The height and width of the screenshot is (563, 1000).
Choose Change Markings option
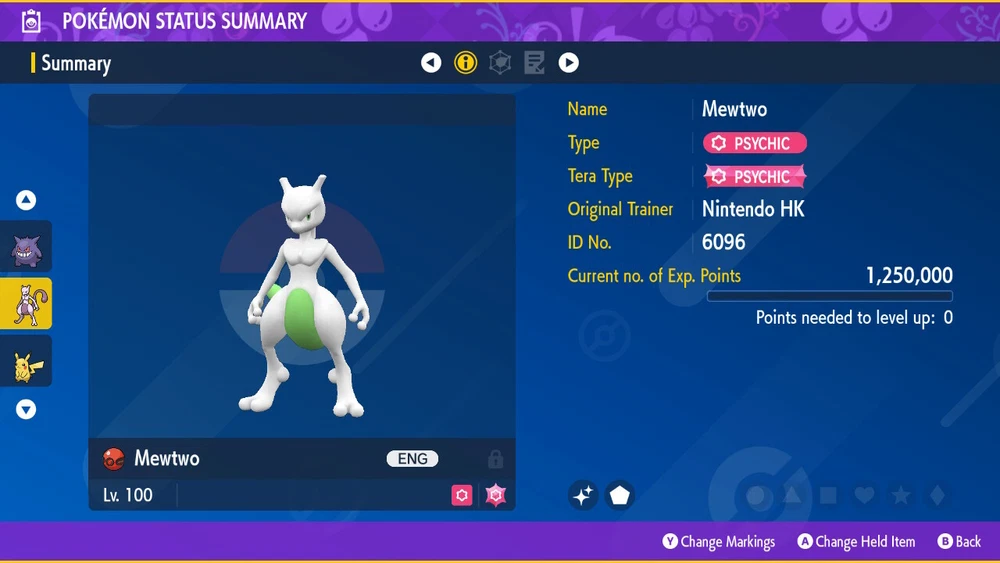click(718, 542)
